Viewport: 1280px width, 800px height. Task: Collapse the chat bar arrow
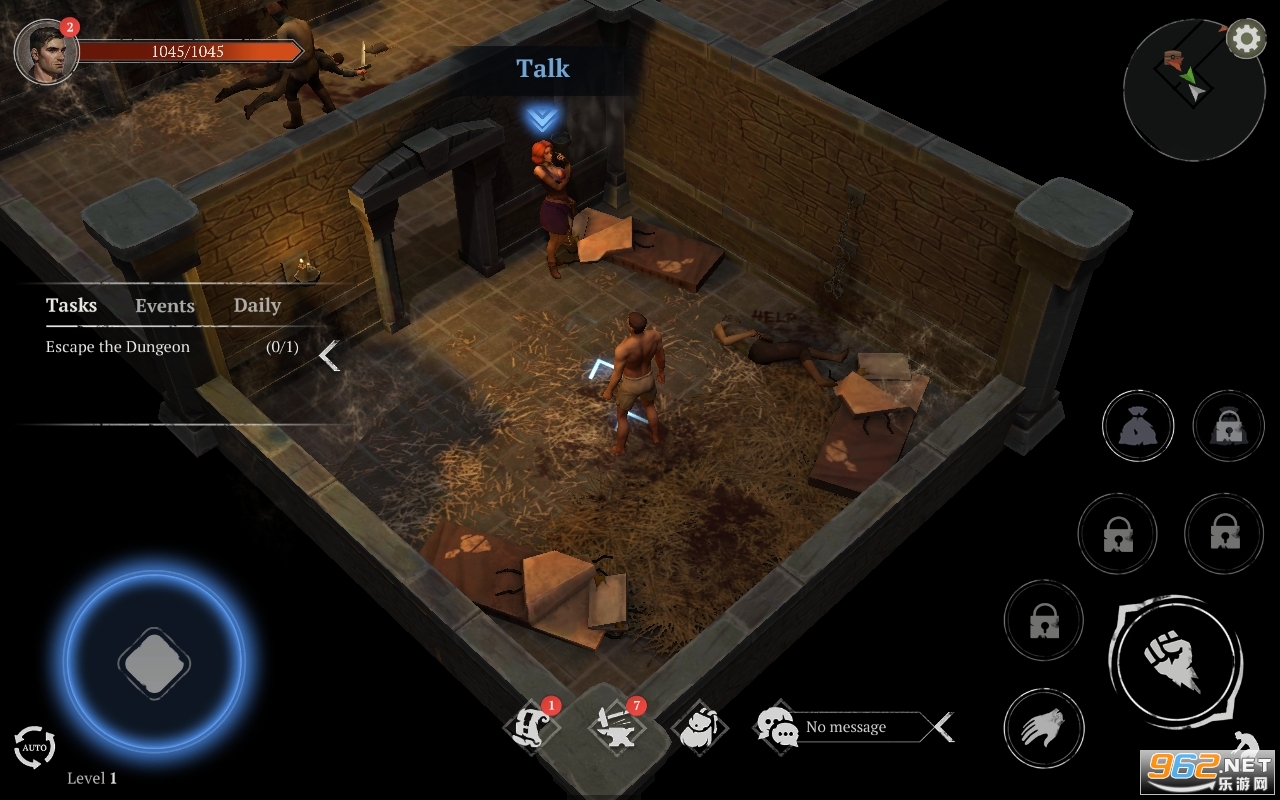tap(942, 727)
